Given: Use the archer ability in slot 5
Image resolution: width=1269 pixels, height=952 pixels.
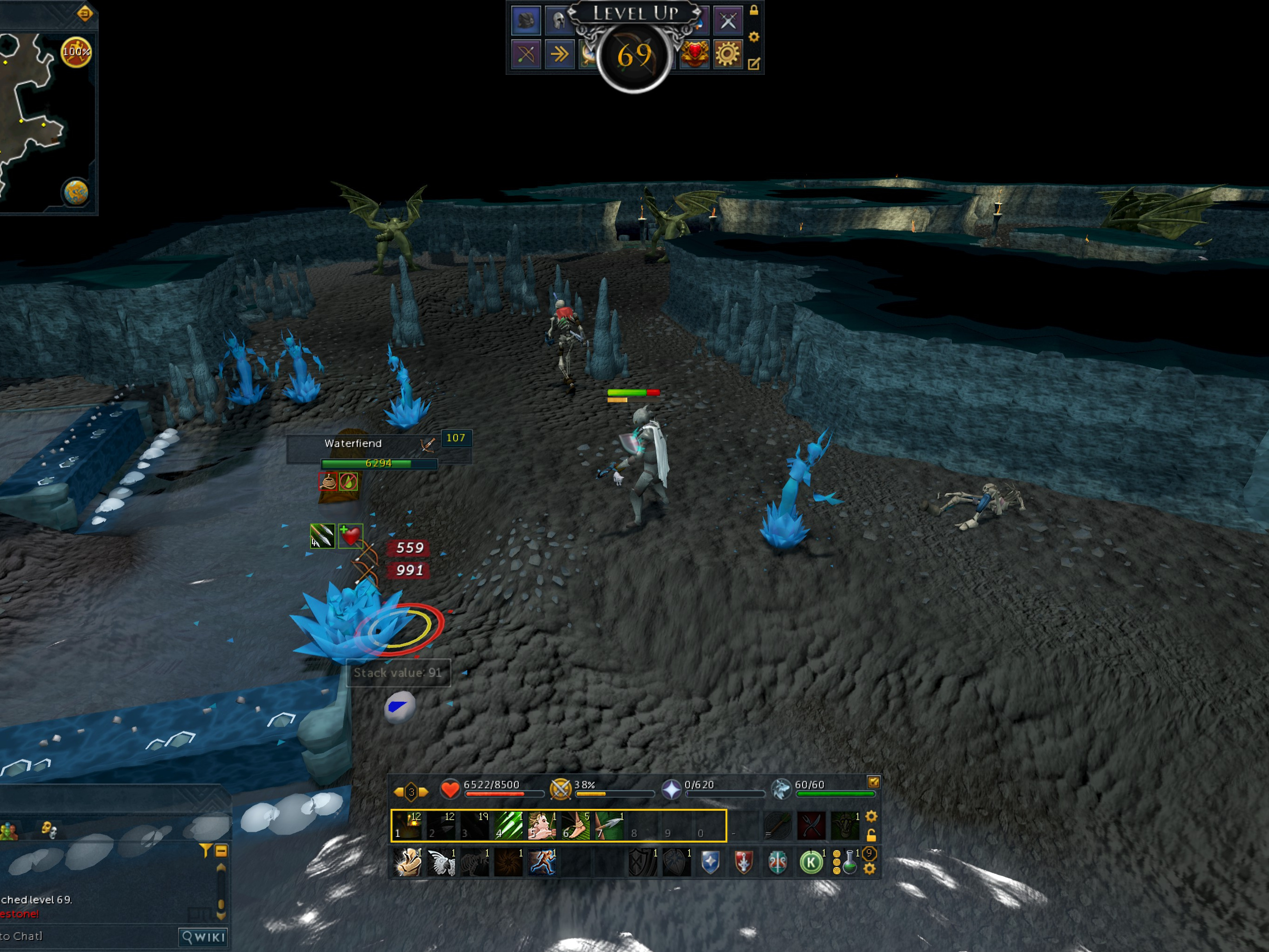Looking at the screenshot, I should click(x=542, y=826).
